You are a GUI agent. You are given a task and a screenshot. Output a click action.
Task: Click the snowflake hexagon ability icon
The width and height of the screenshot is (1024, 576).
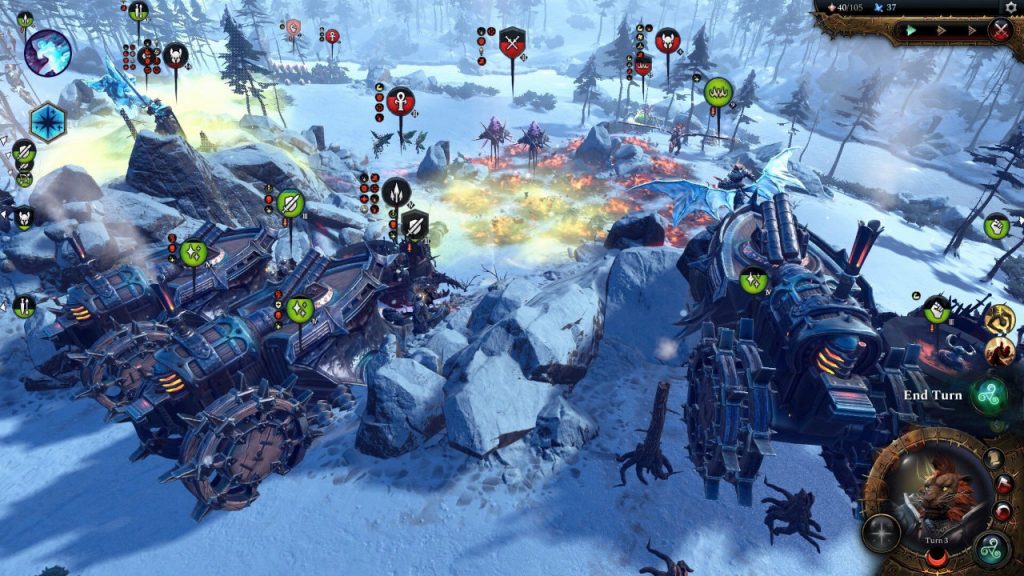[47, 122]
